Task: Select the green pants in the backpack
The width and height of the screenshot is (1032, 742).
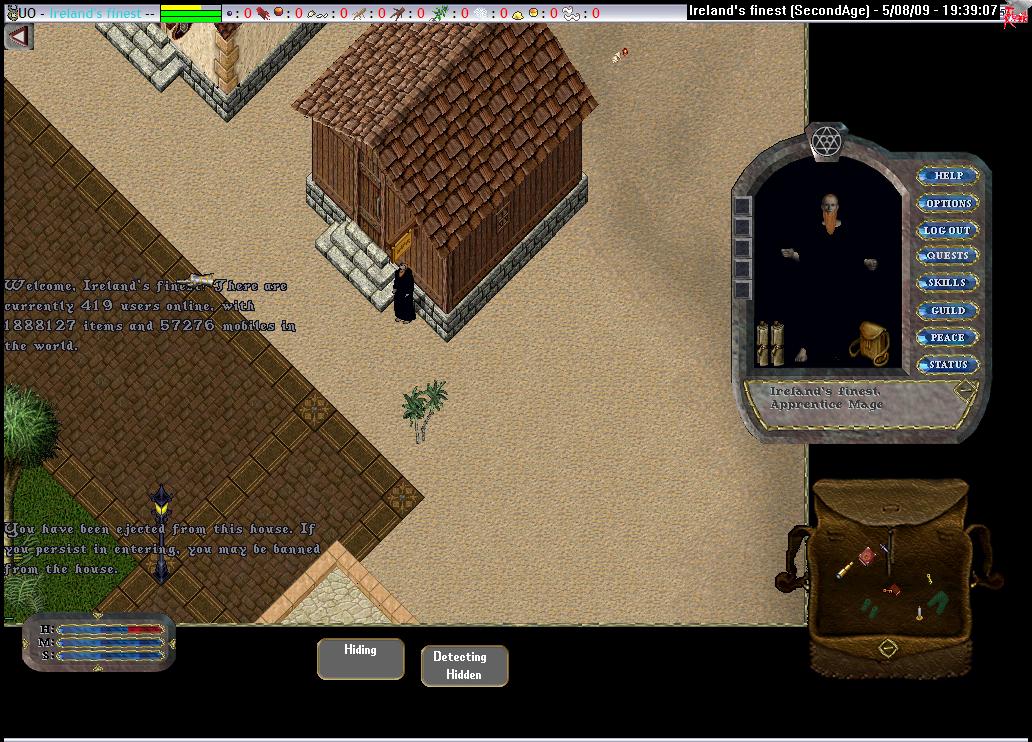Action: click(937, 602)
